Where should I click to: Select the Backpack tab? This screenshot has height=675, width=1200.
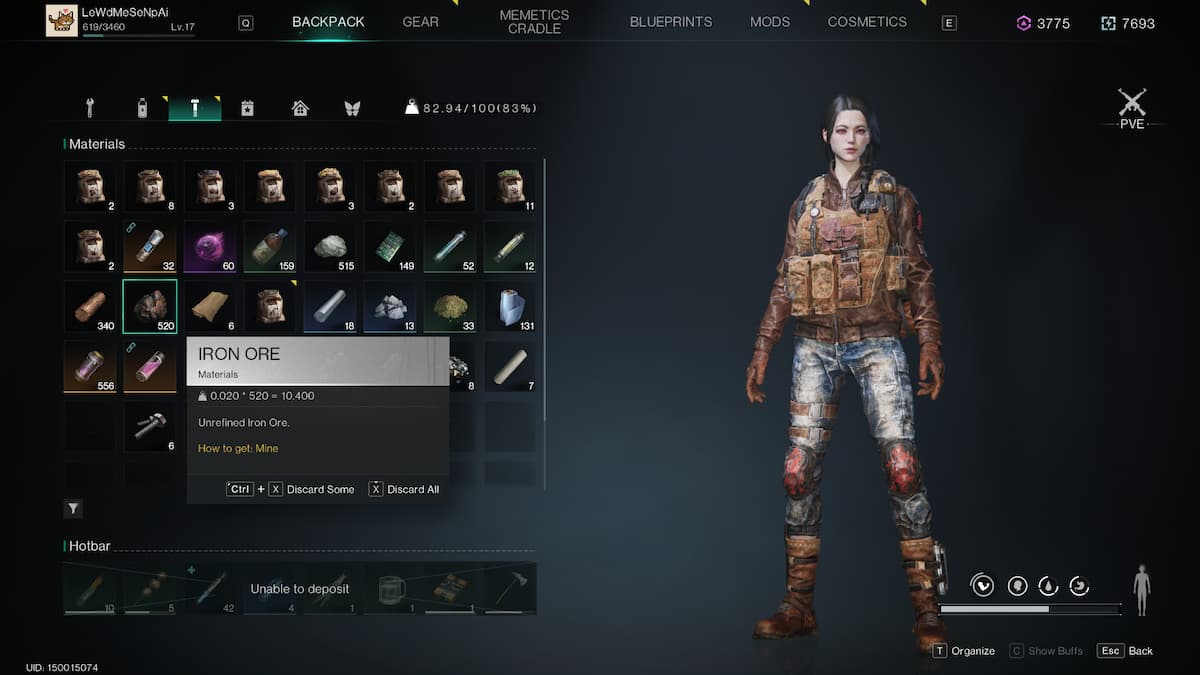pos(328,22)
